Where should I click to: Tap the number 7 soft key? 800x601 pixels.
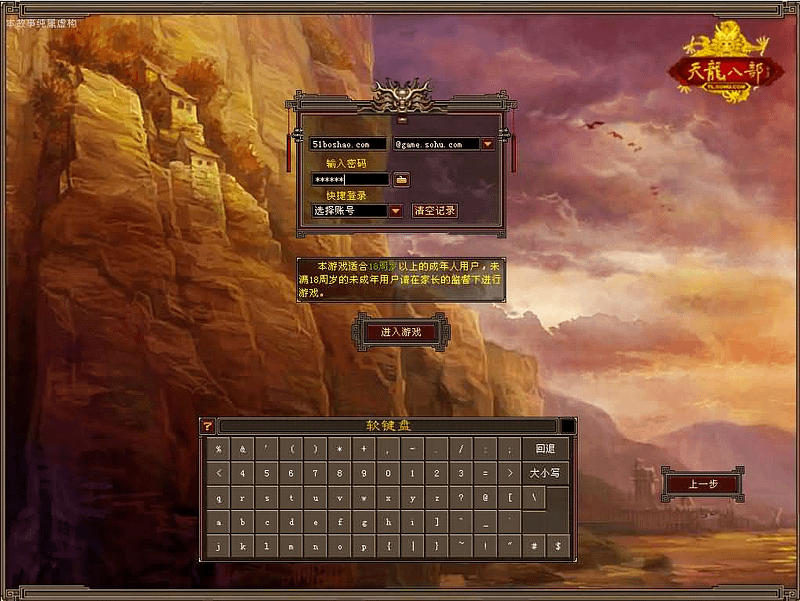[315, 473]
